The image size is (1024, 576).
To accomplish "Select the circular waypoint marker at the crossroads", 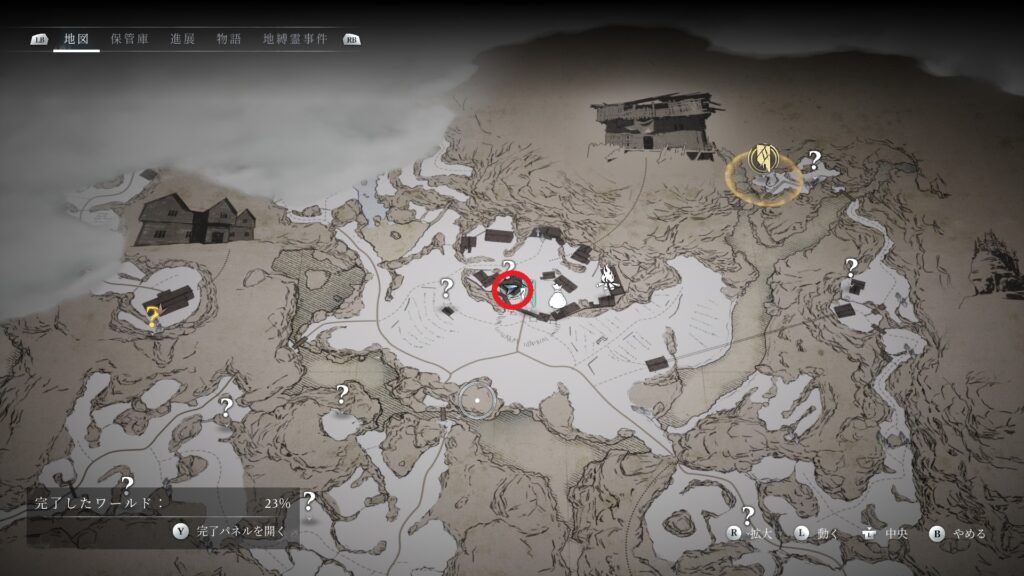I will [x=477, y=399].
